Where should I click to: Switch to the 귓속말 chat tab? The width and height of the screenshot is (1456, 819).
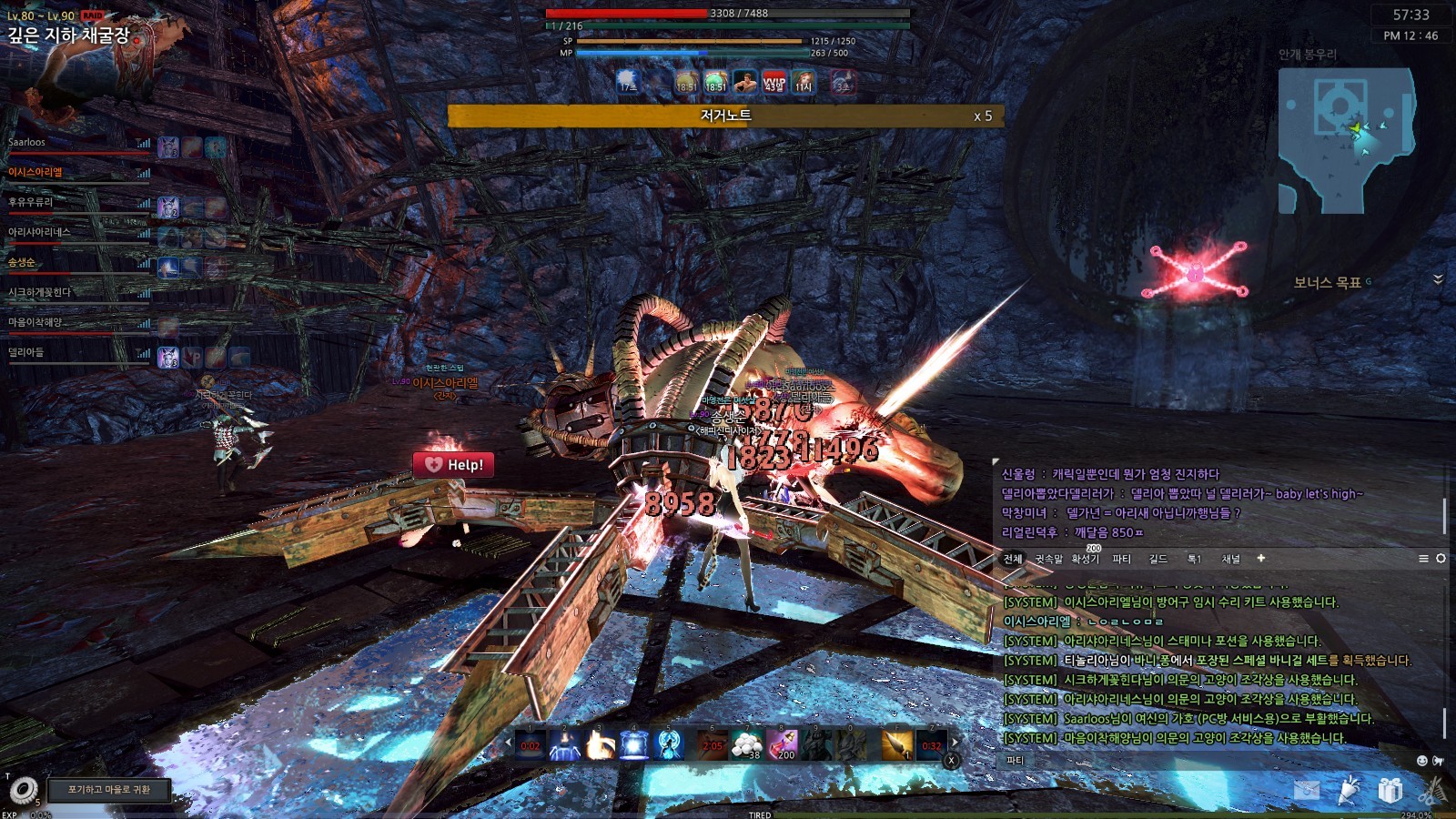click(1048, 559)
